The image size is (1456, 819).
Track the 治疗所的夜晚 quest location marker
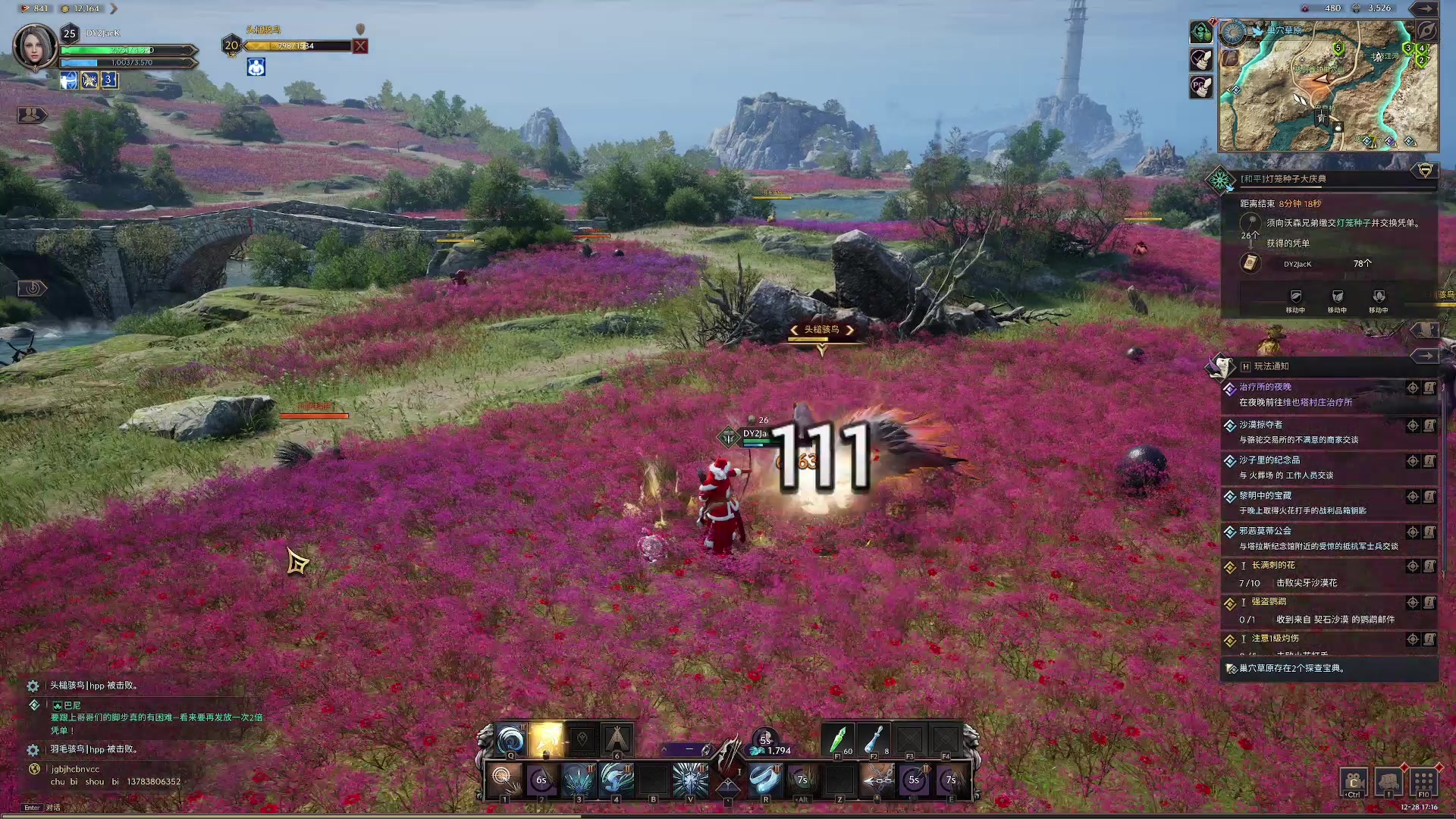click(1413, 388)
